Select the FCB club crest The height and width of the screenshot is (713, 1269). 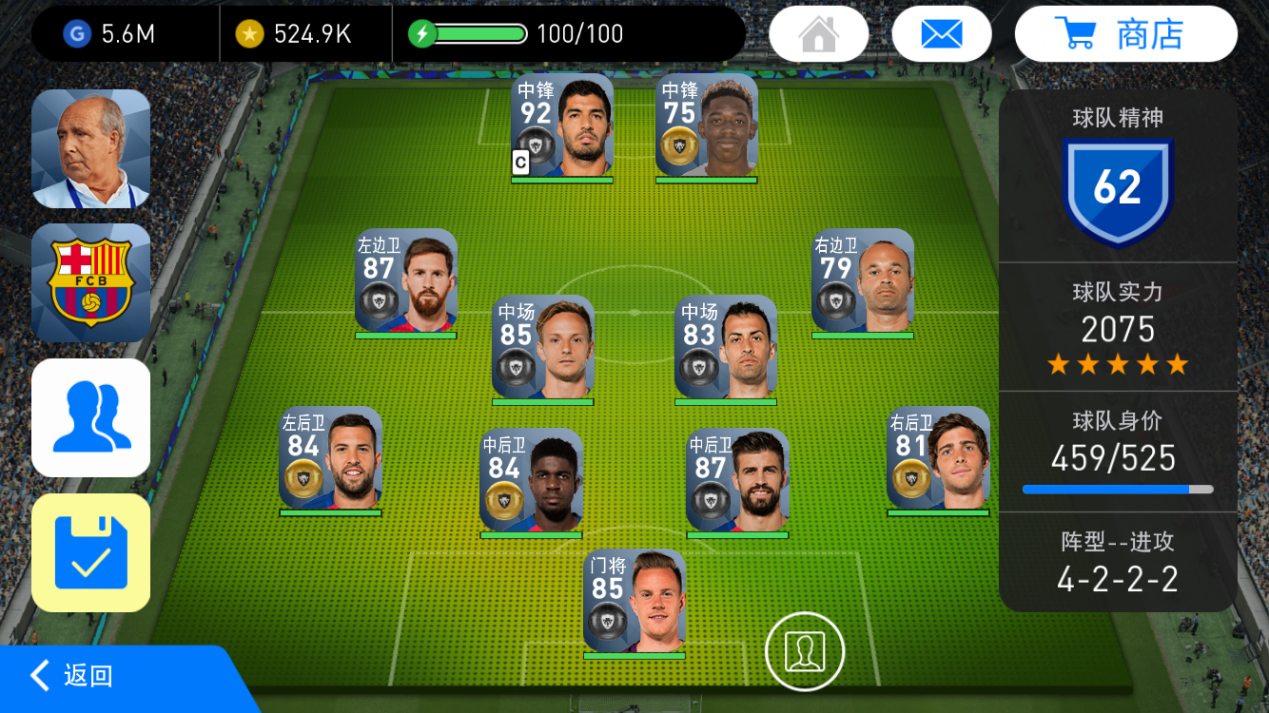pos(91,283)
